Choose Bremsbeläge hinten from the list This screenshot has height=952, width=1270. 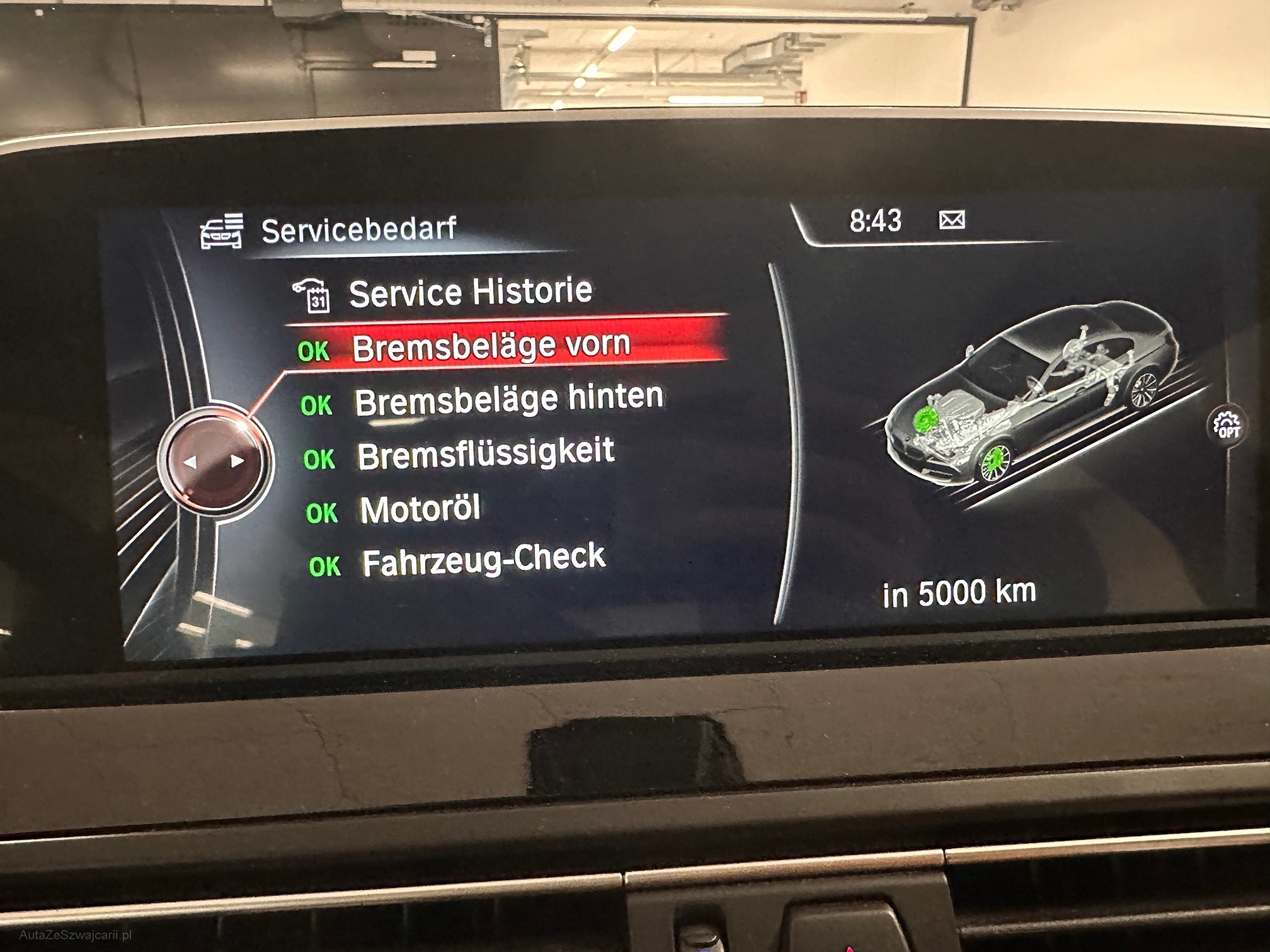pyautogui.click(x=508, y=400)
